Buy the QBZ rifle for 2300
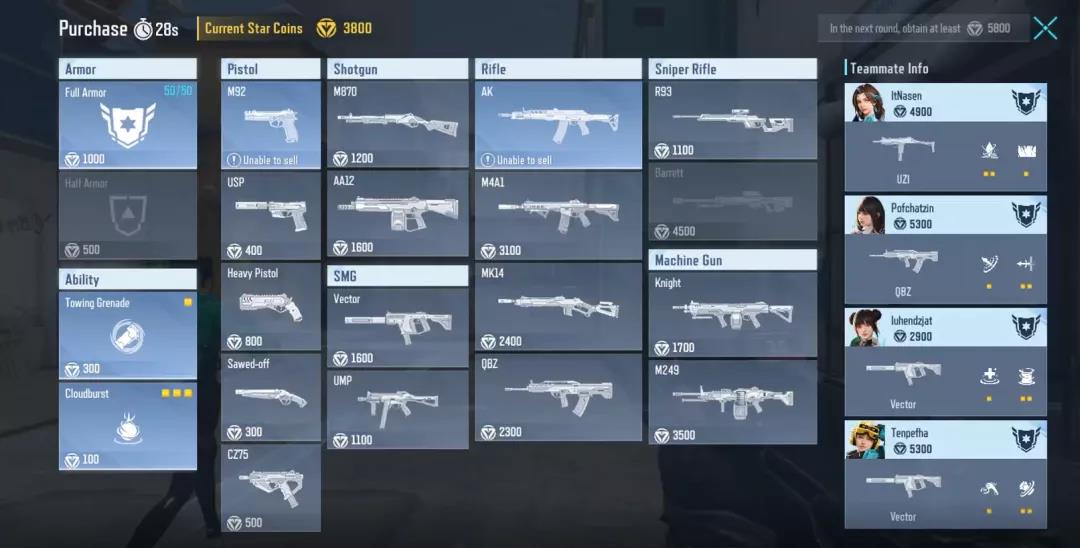 click(558, 397)
